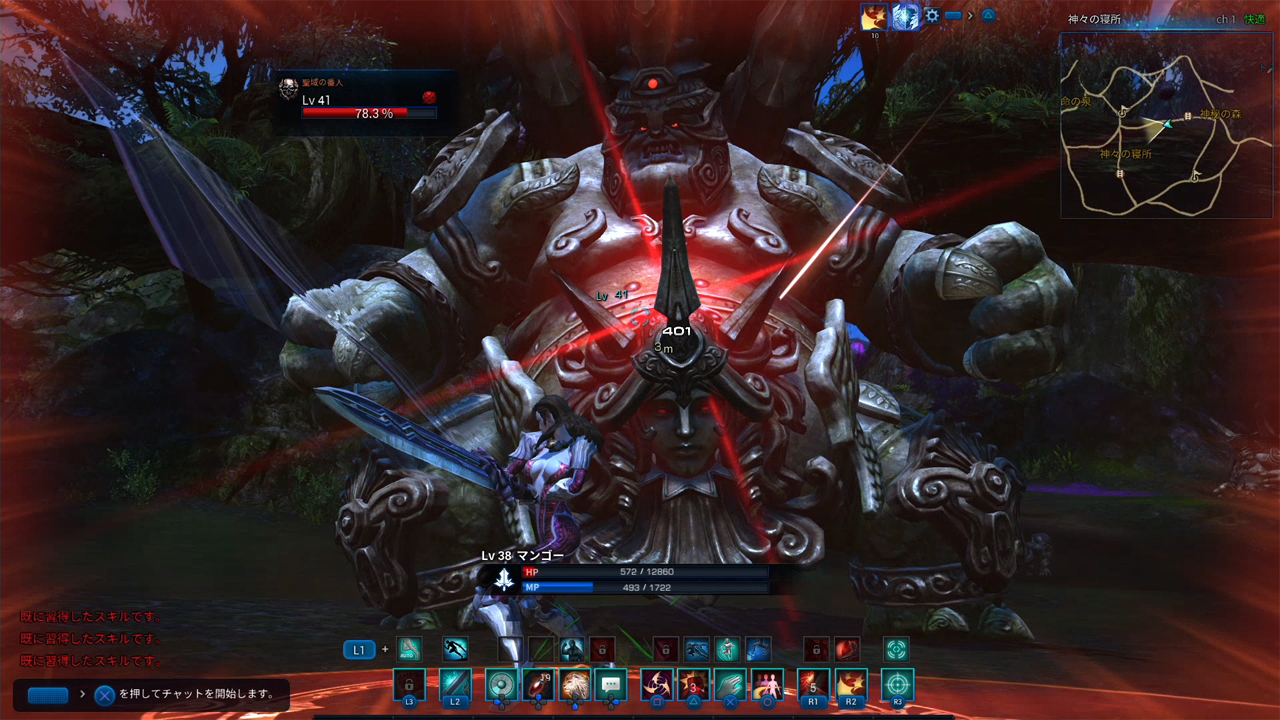Viewport: 1280px width, 720px height.
Task: Dismiss the blue ice crystal buff icon
Action: [905, 17]
